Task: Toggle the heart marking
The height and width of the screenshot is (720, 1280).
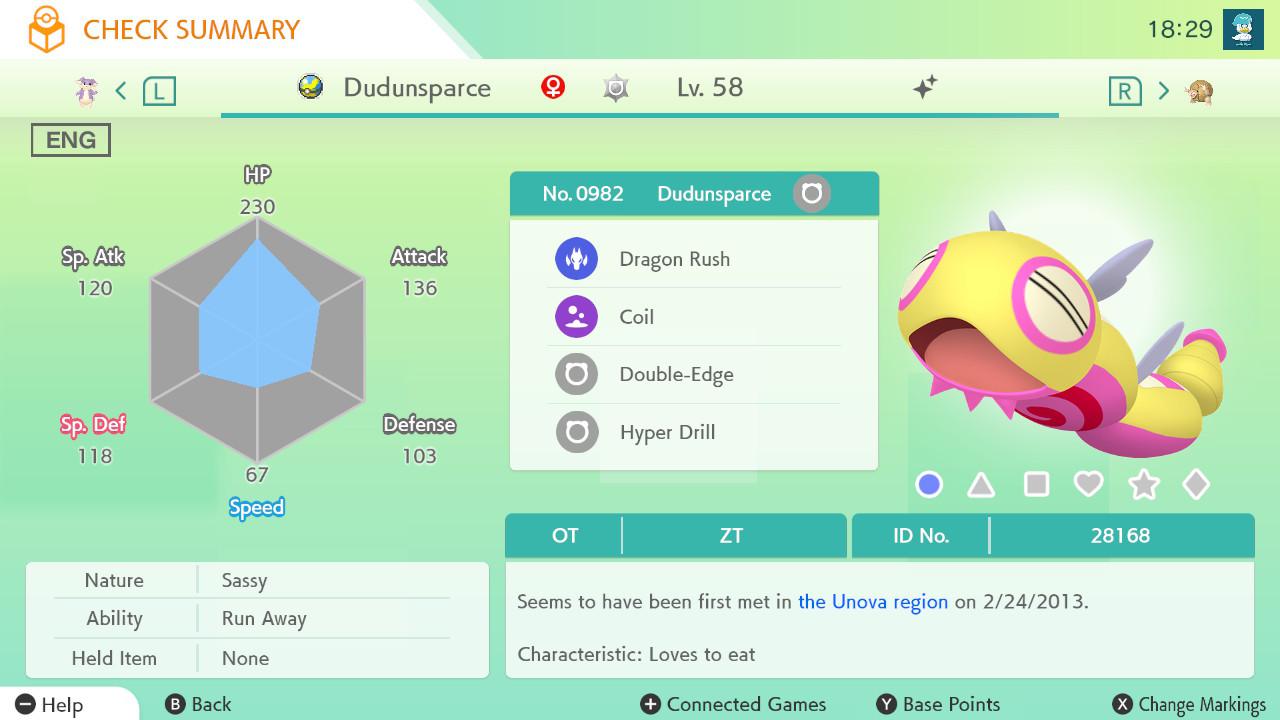Action: [1089, 484]
